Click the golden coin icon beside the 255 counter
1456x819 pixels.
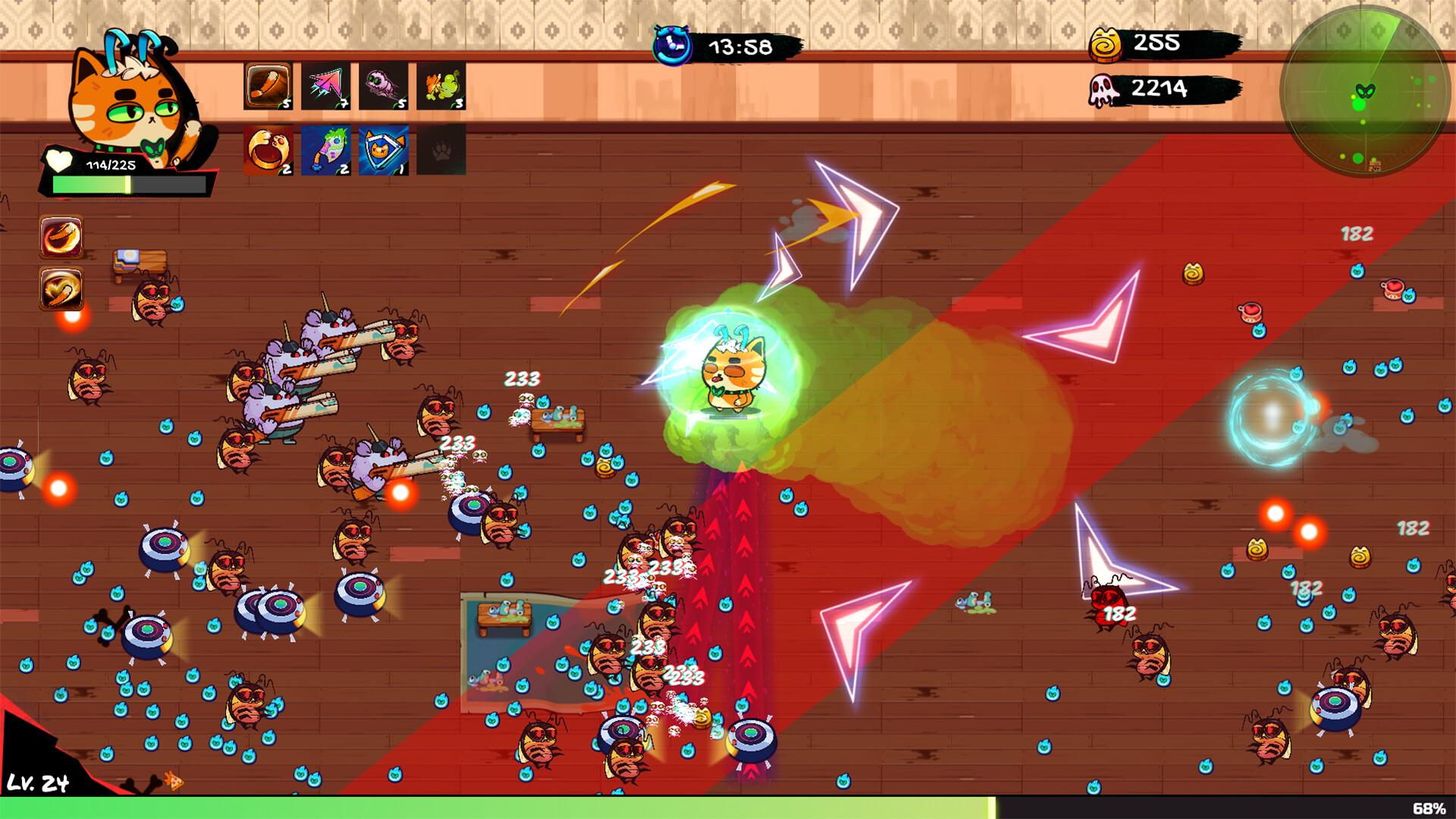1106,43
